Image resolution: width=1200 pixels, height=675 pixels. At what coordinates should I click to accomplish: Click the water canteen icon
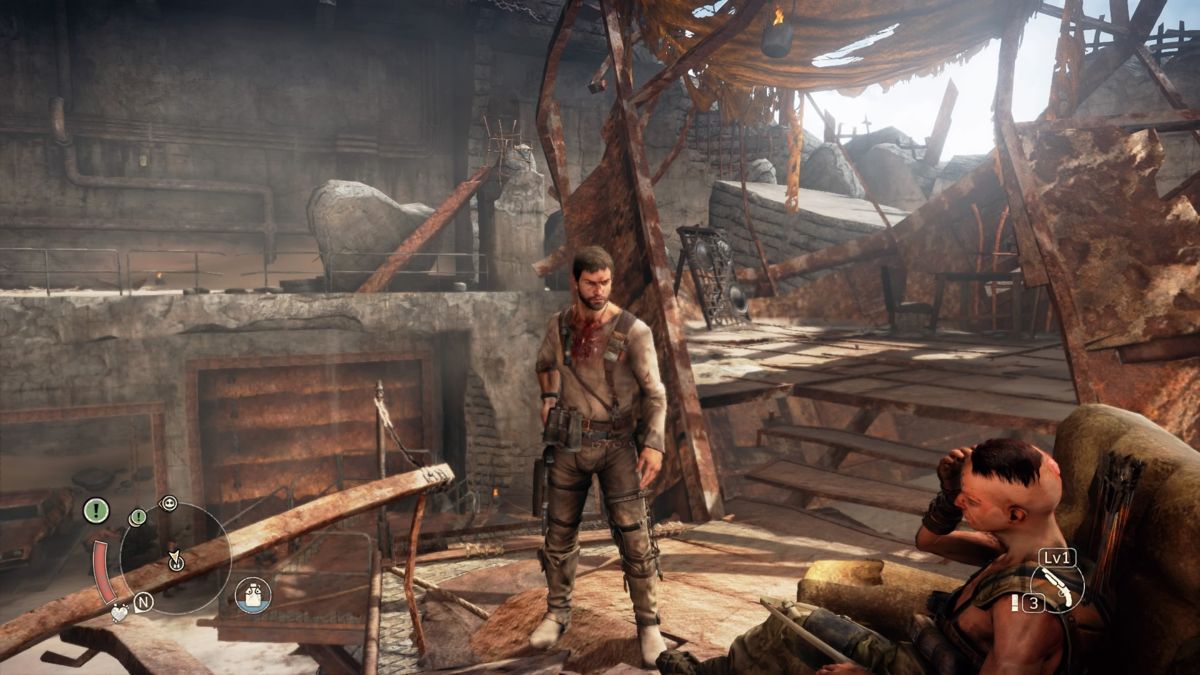253,596
